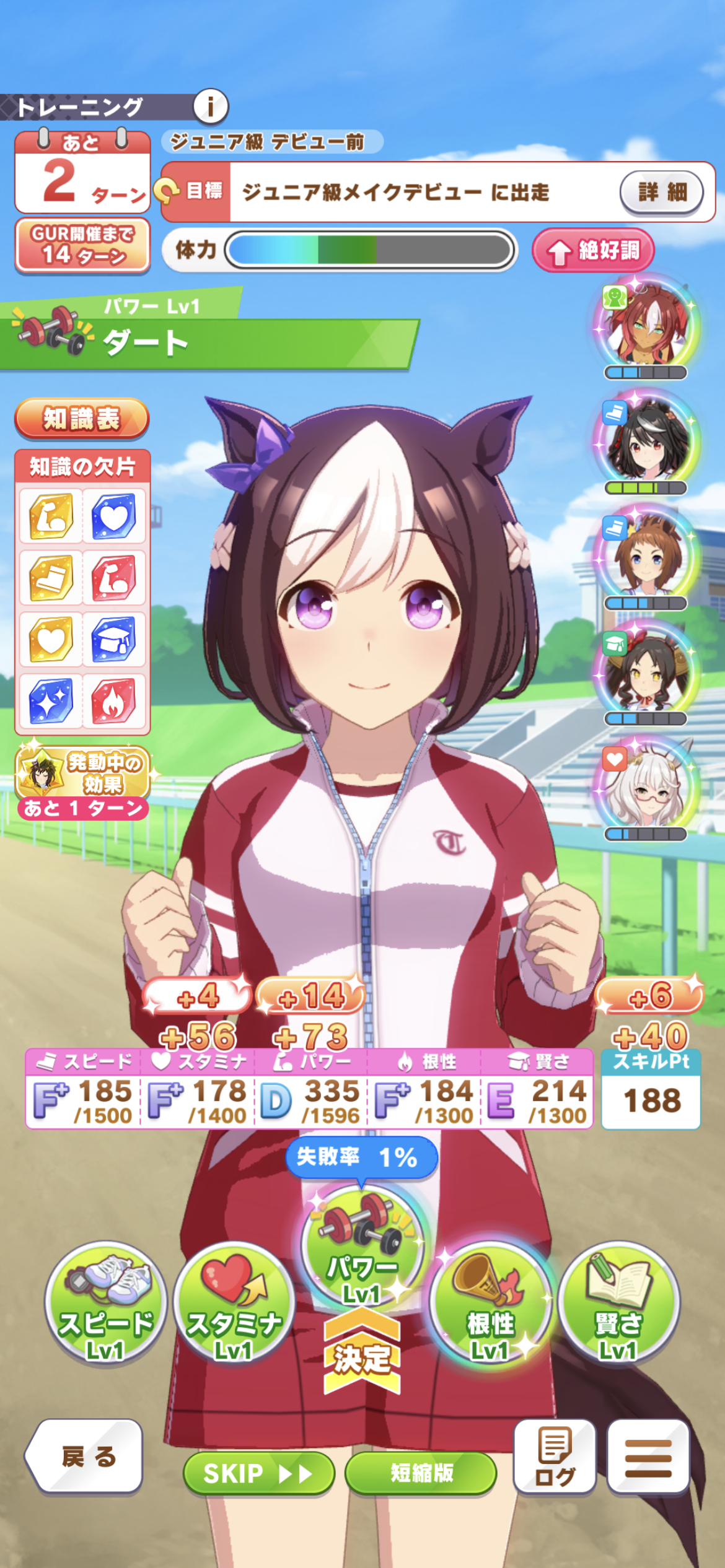Tap the GUR開催まで 14ターン banner
Image resolution: width=725 pixels, height=1568 pixels.
(82, 245)
